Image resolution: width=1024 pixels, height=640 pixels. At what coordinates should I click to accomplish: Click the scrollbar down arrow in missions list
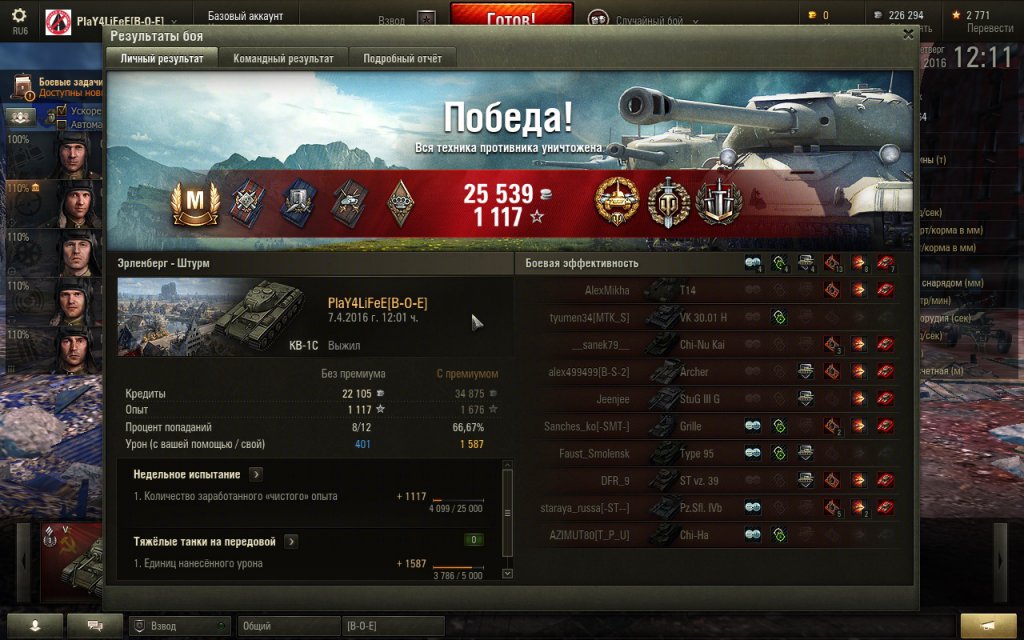coord(507,574)
